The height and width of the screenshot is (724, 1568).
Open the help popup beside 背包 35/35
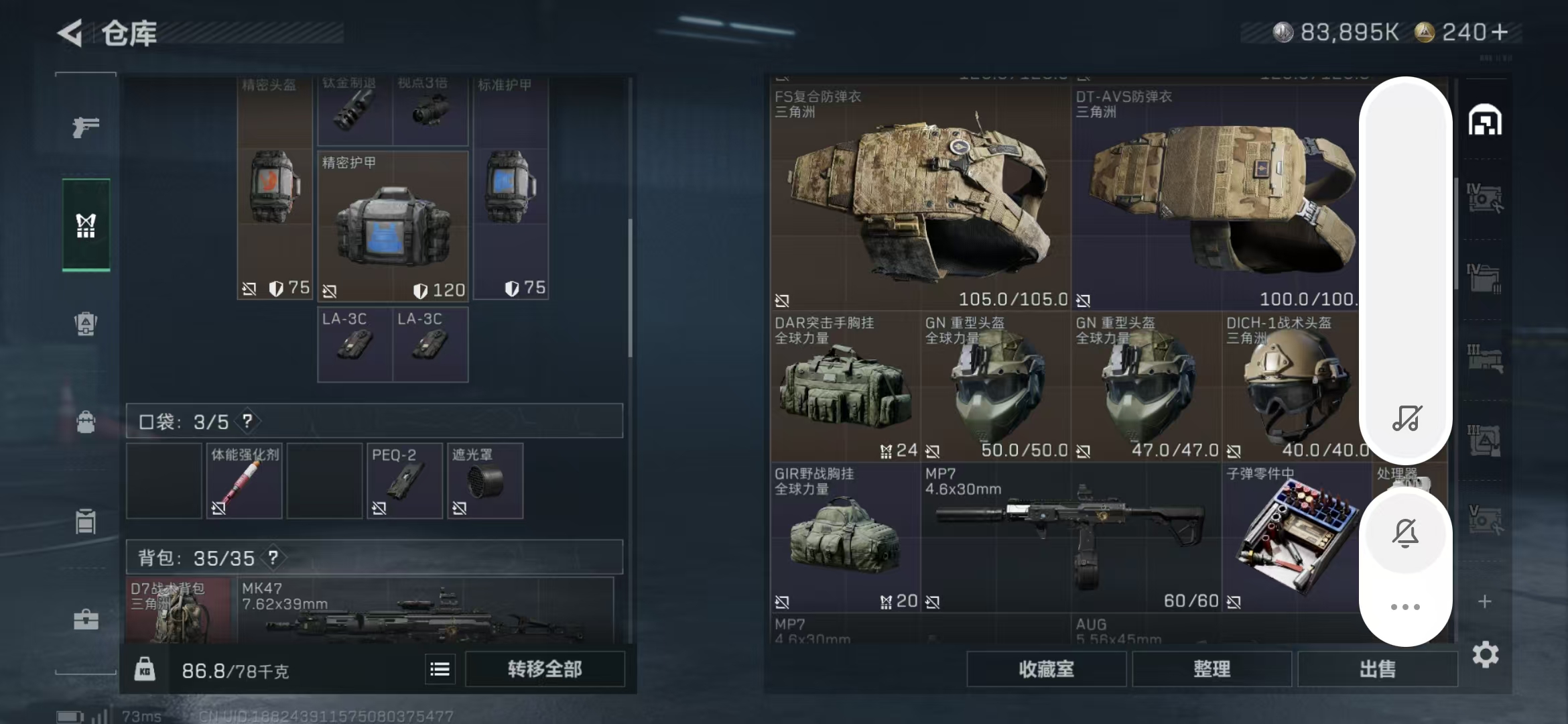(x=273, y=558)
